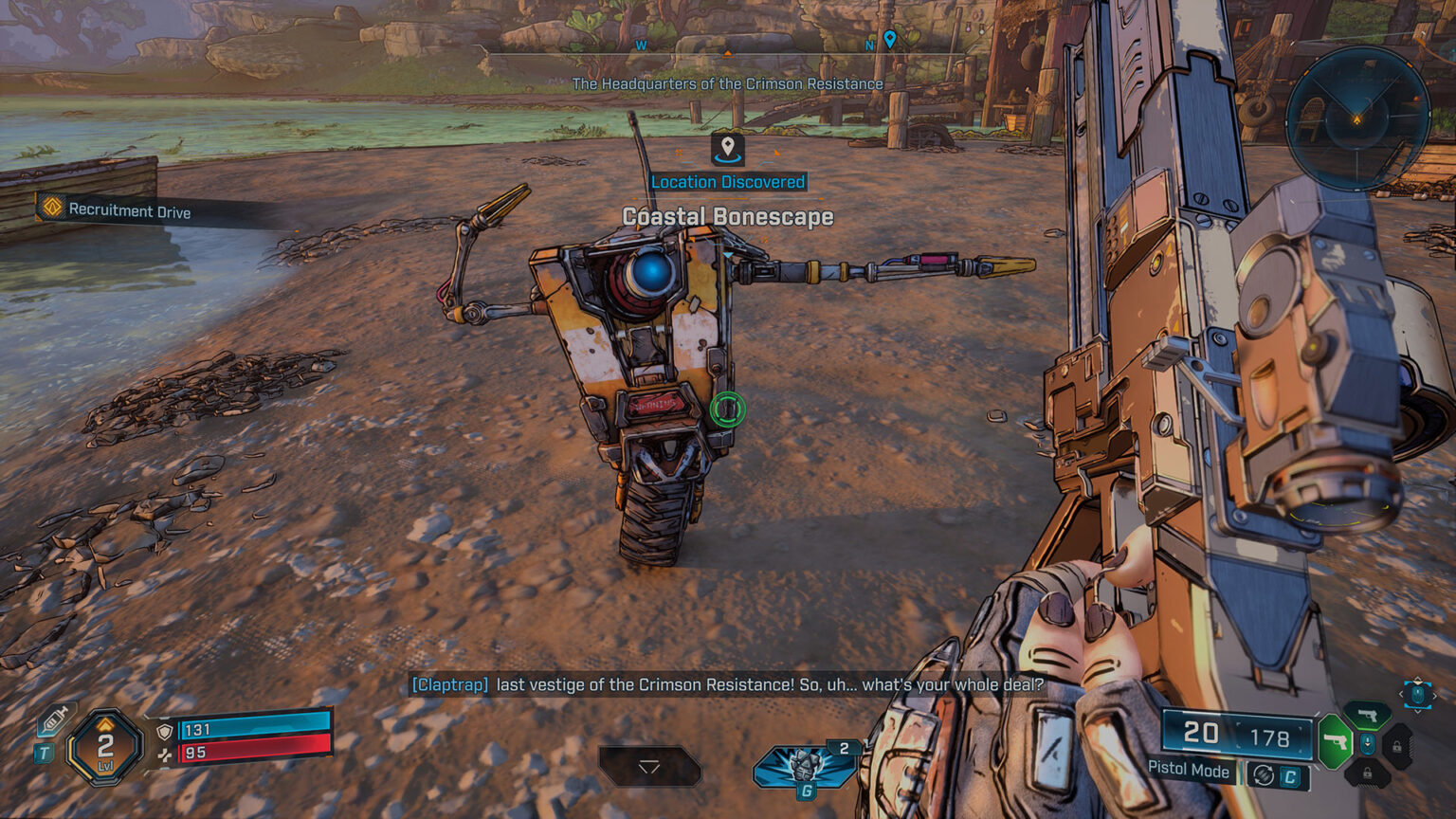
Task: Click the C keybind badge for Pistol Mode
Action: [1290, 776]
